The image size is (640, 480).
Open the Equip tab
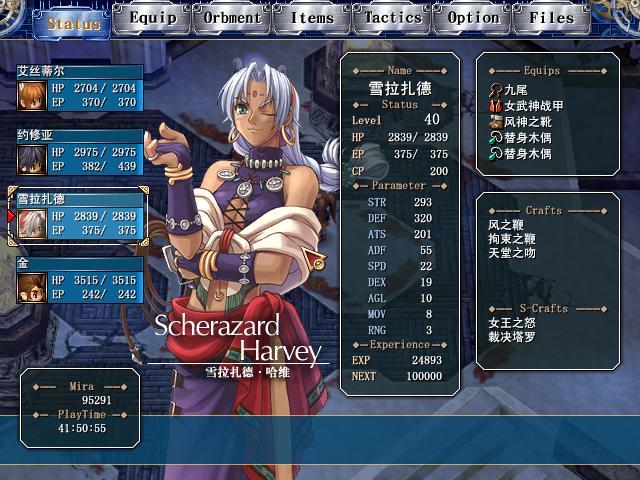153,18
